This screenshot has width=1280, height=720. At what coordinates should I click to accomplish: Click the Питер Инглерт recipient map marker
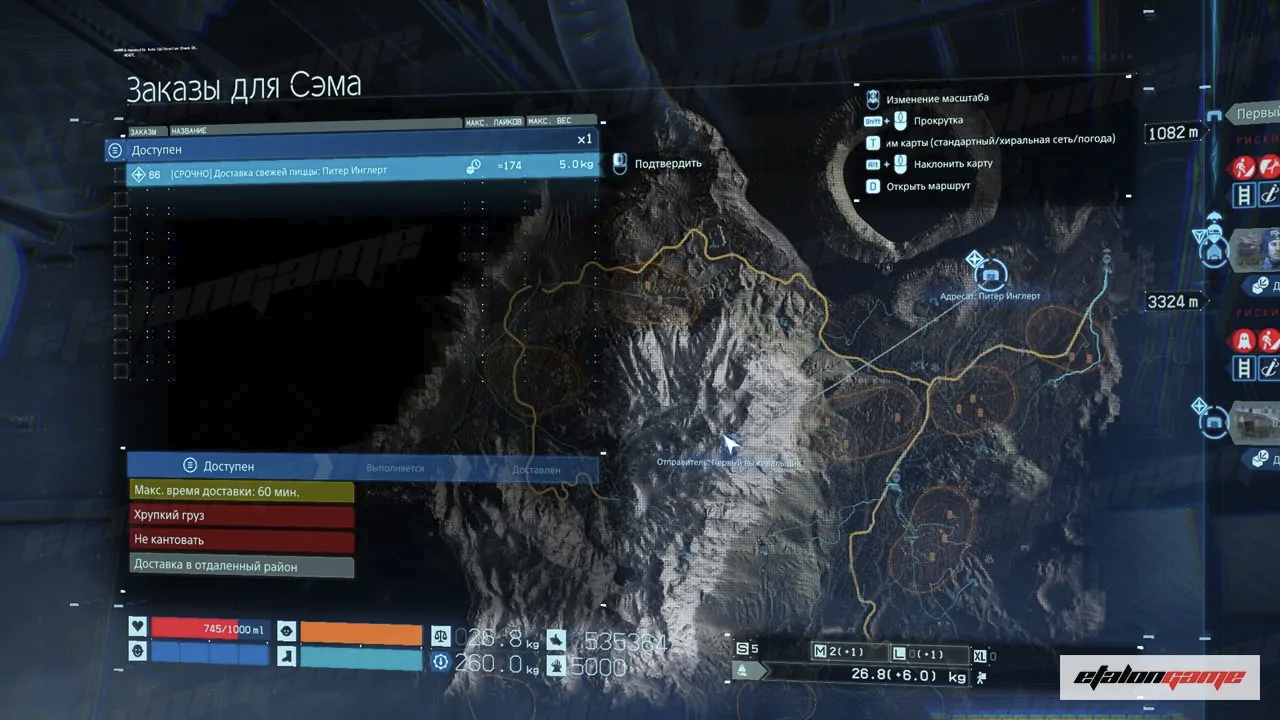[991, 271]
